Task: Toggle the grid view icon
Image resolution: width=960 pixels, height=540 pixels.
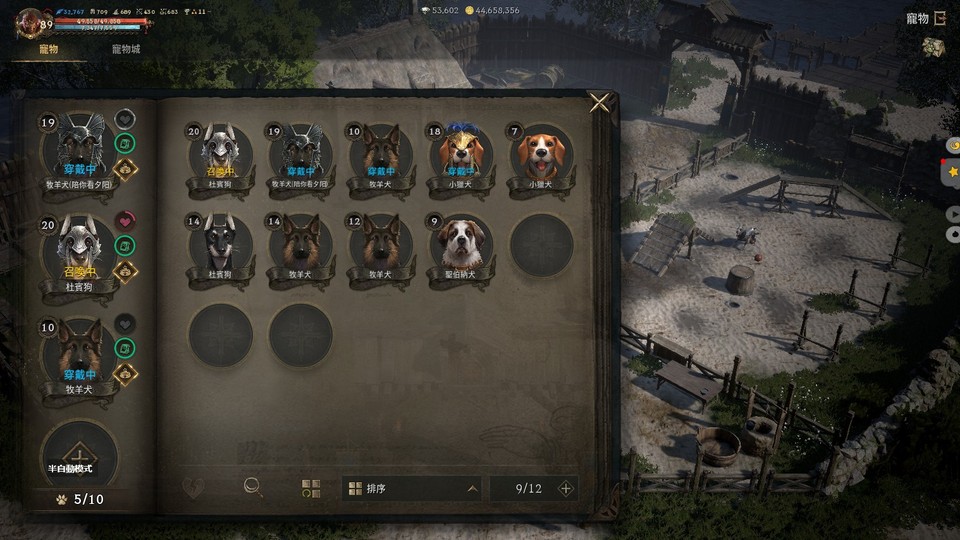Action: (x=311, y=489)
